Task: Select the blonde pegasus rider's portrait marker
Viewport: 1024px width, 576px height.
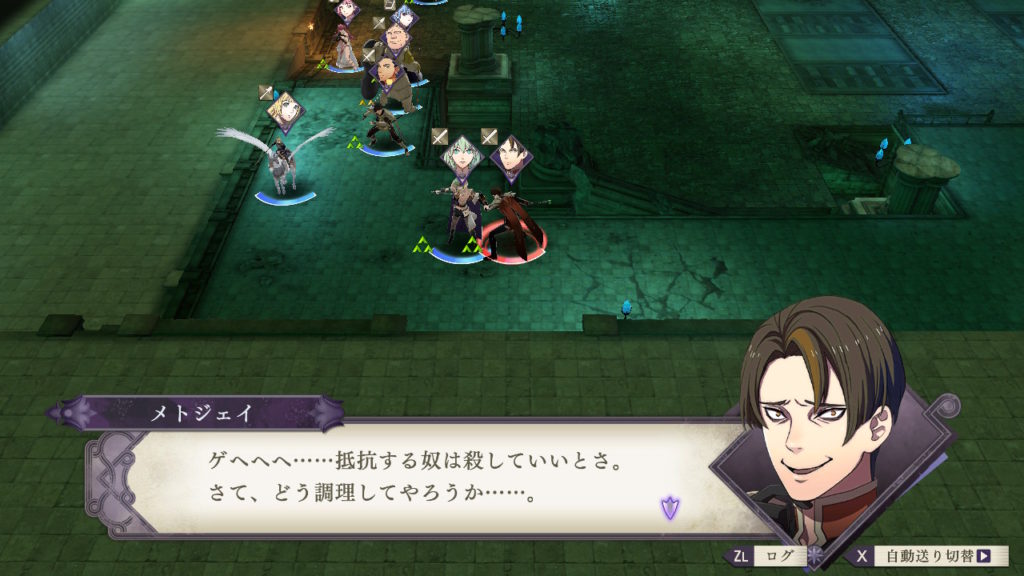Action: click(x=286, y=111)
